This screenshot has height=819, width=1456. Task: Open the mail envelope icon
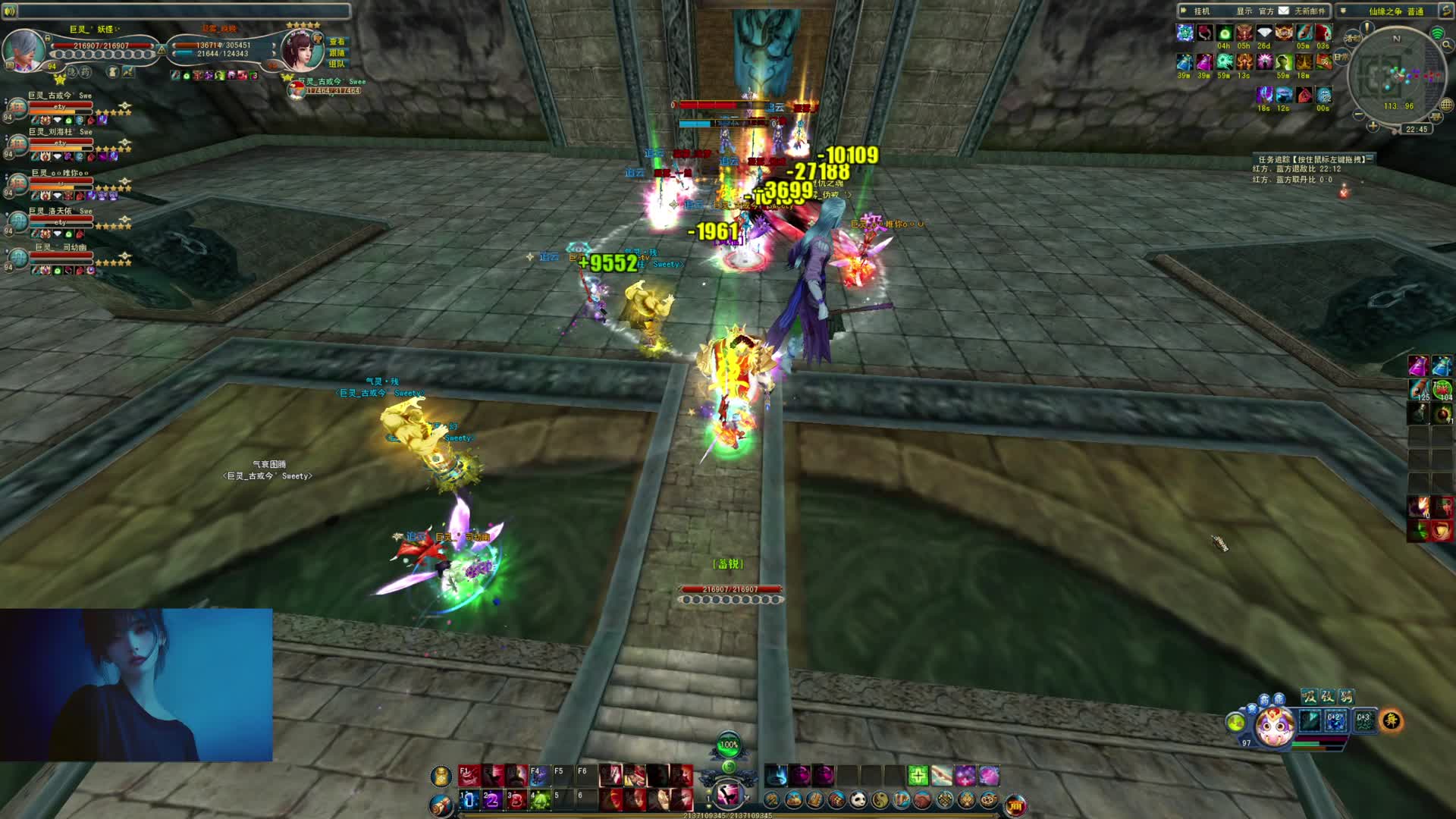coord(1283,11)
